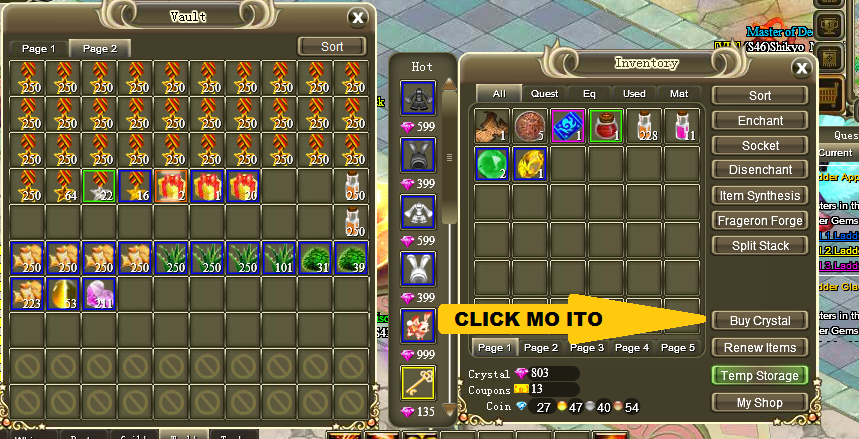Go to inventory Page 3
859x439 pixels.
(586, 348)
